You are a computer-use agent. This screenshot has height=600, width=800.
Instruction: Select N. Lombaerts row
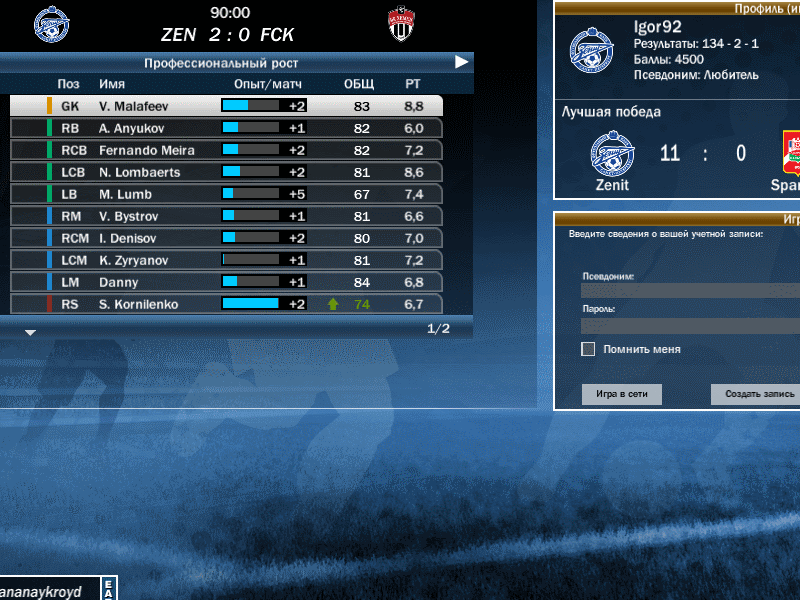[x=226, y=172]
